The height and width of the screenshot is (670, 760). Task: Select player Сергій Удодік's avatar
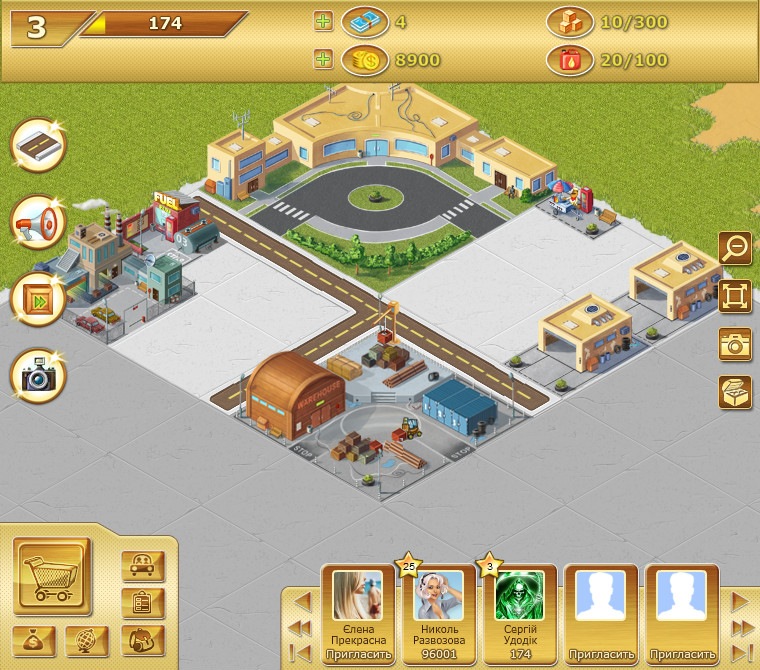520,597
